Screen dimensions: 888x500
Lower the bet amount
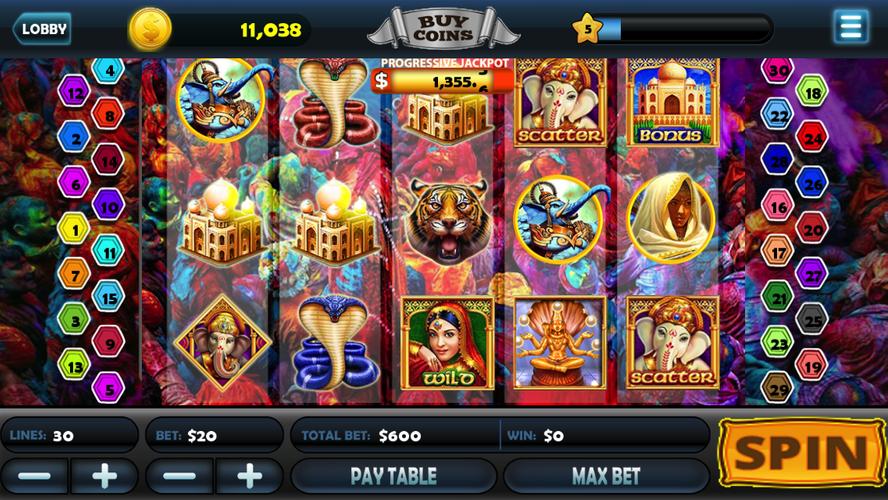(x=179, y=475)
